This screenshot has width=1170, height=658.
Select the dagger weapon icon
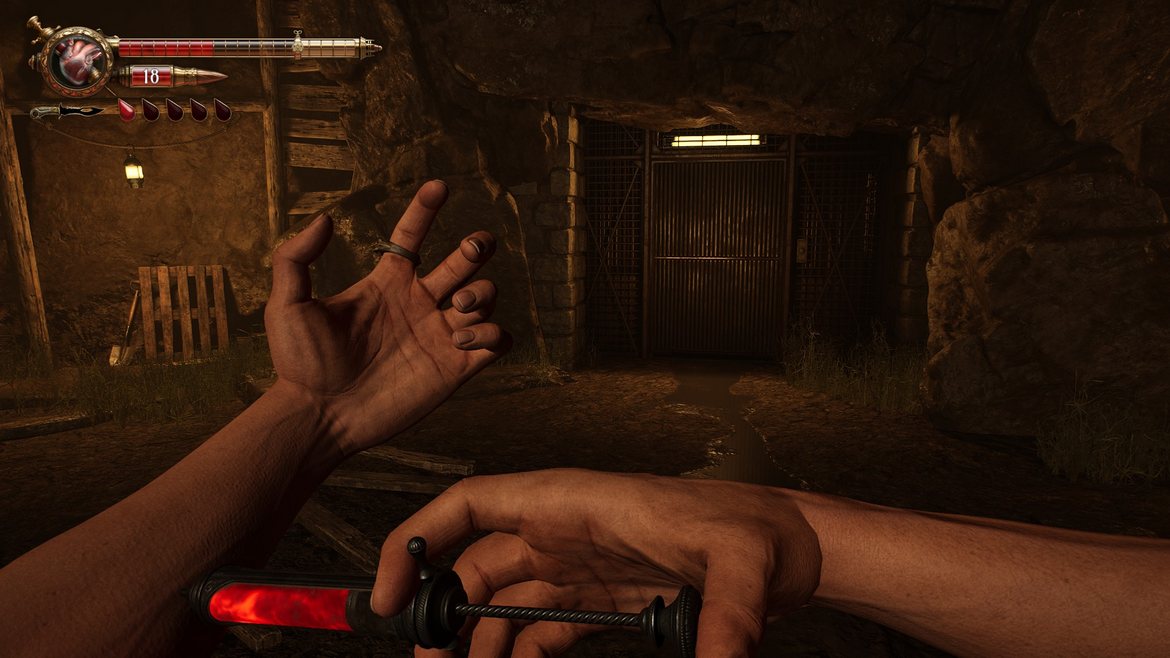(x=67, y=111)
